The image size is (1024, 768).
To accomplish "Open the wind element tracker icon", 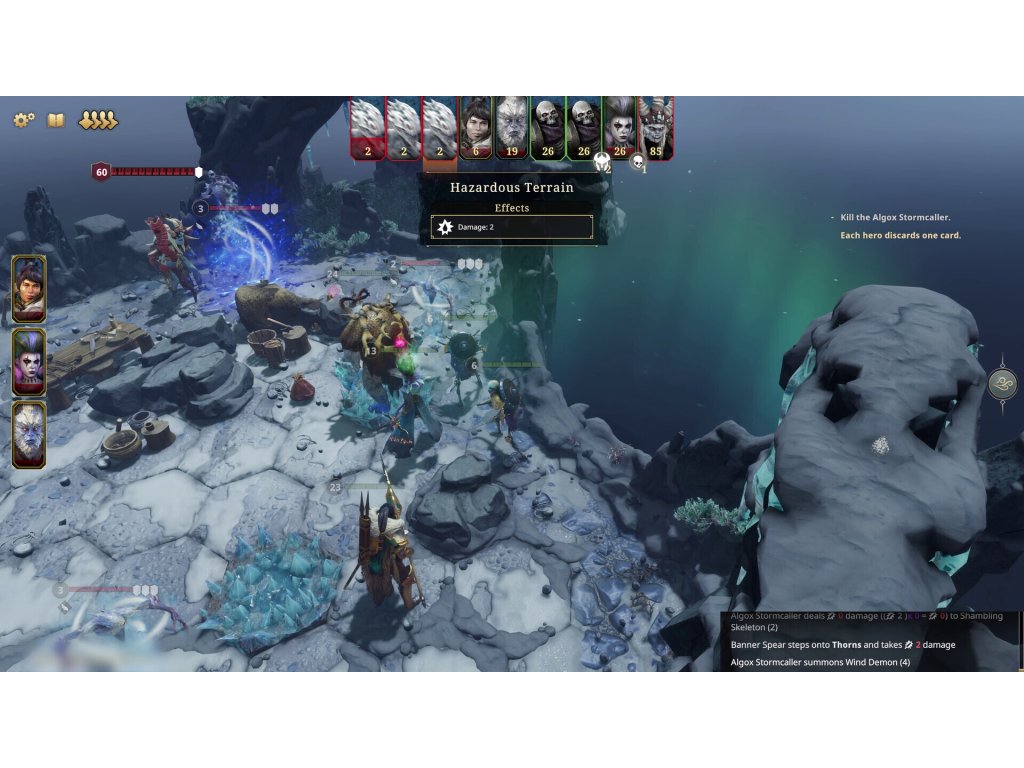I will 1002,383.
